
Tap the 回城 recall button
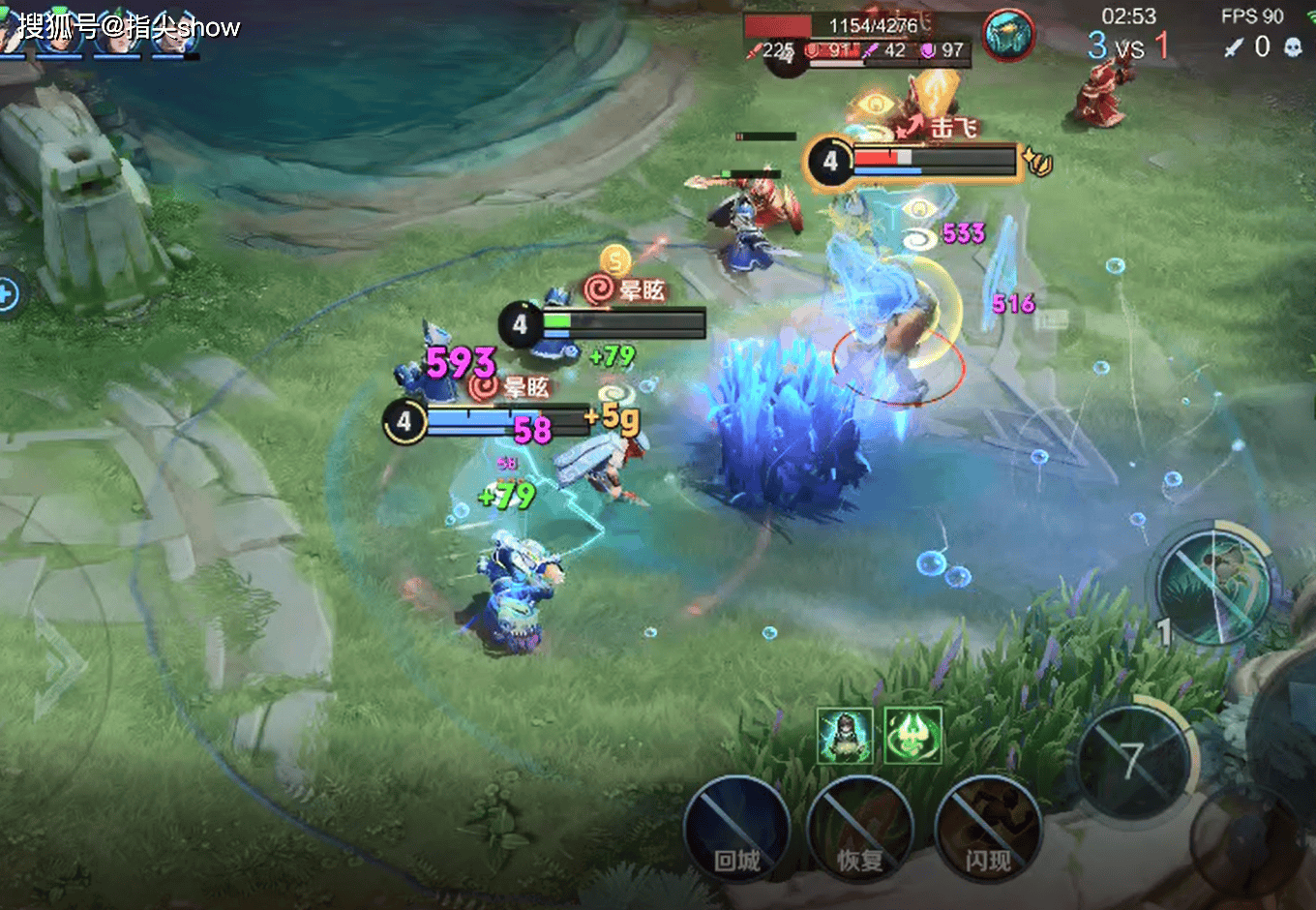737,829
